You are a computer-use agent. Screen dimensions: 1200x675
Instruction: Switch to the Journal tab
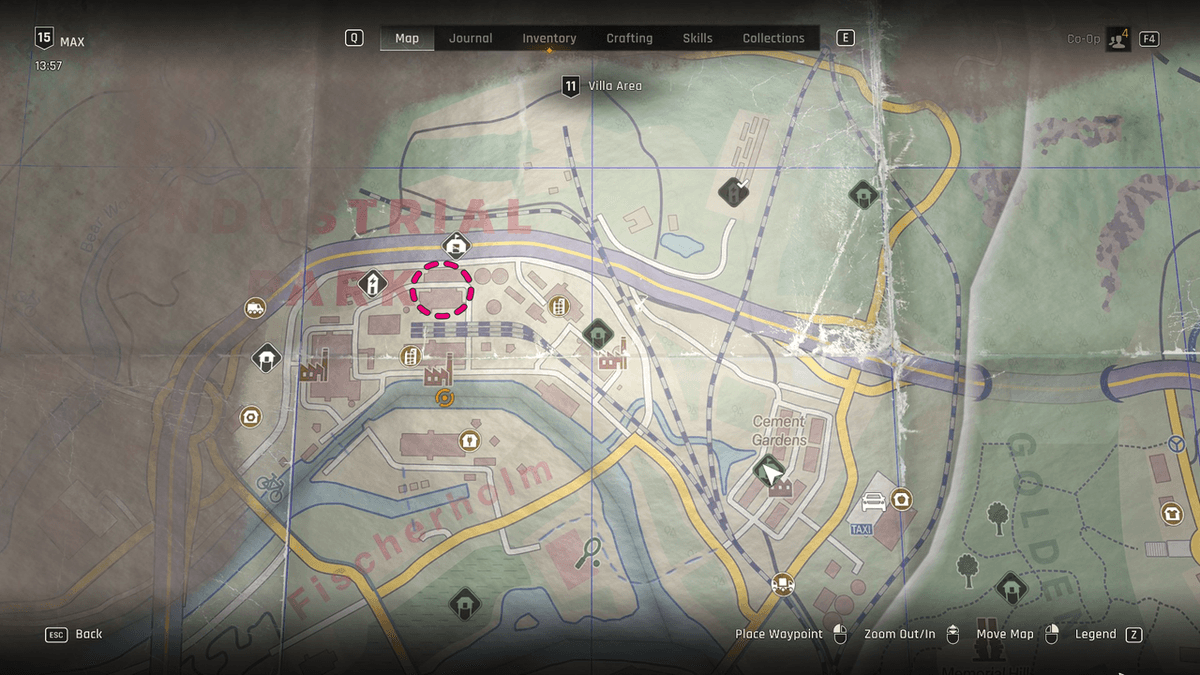coord(470,38)
